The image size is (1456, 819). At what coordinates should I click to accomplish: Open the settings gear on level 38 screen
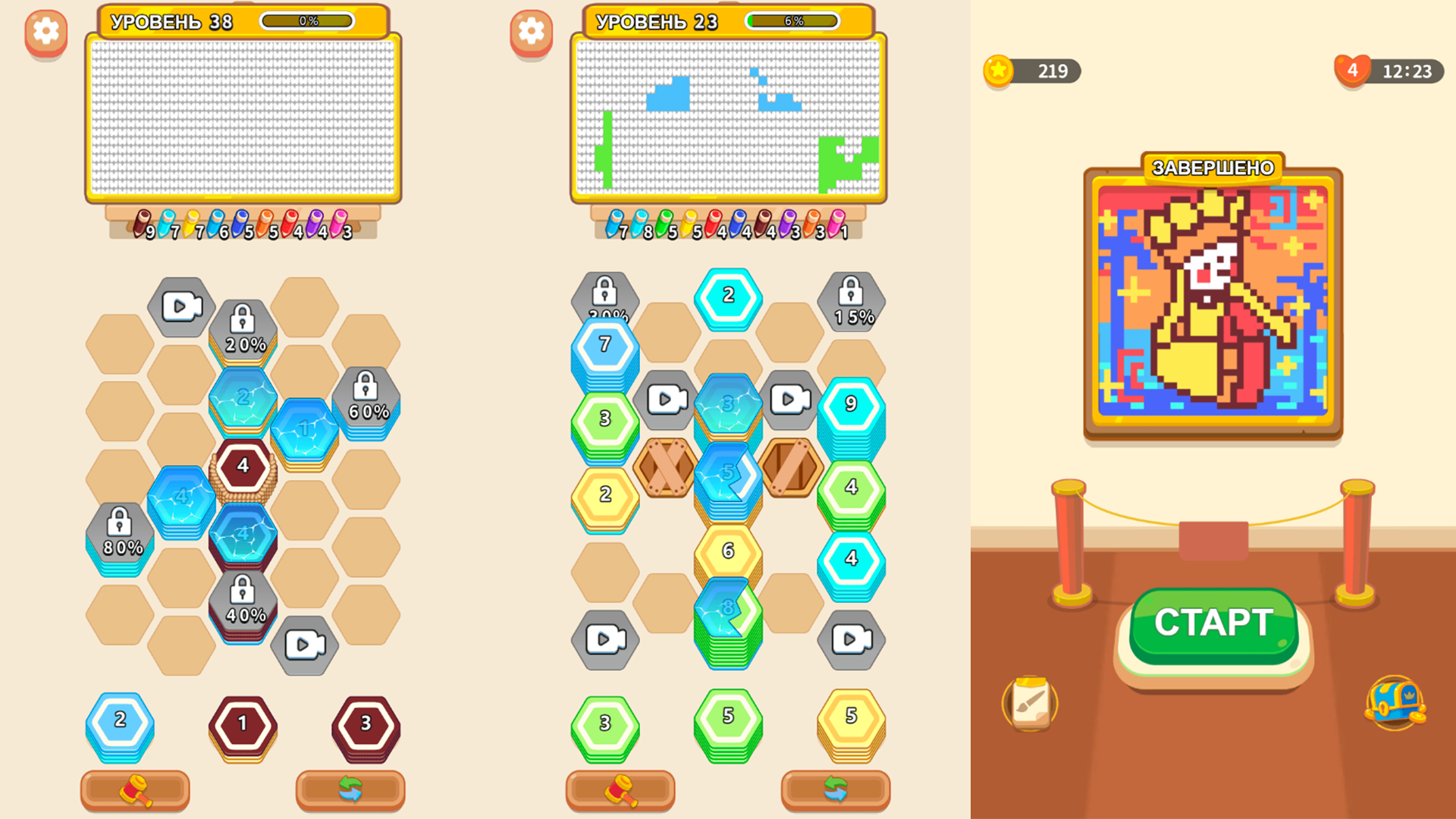tap(45, 32)
